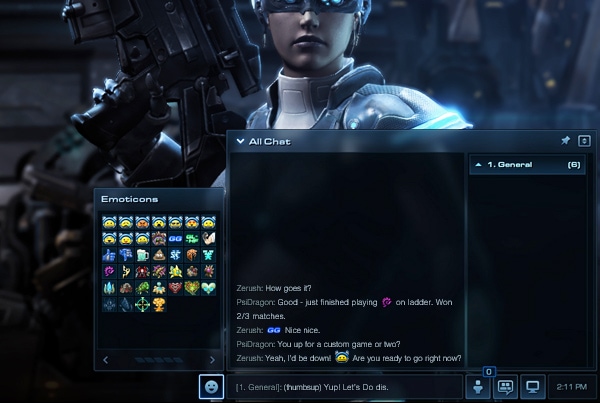Toggle the emoticon picker smiley button
The image size is (600, 403).
click(211, 386)
